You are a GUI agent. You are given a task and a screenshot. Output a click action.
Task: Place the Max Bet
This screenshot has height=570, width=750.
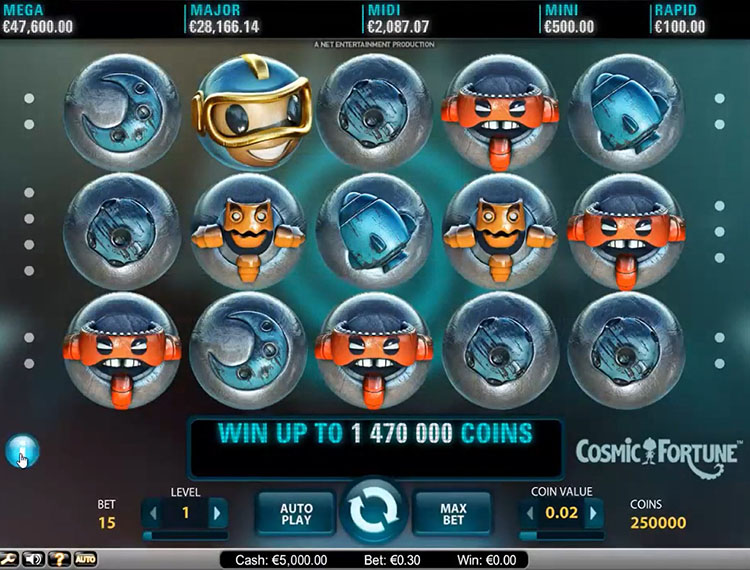[x=453, y=513]
